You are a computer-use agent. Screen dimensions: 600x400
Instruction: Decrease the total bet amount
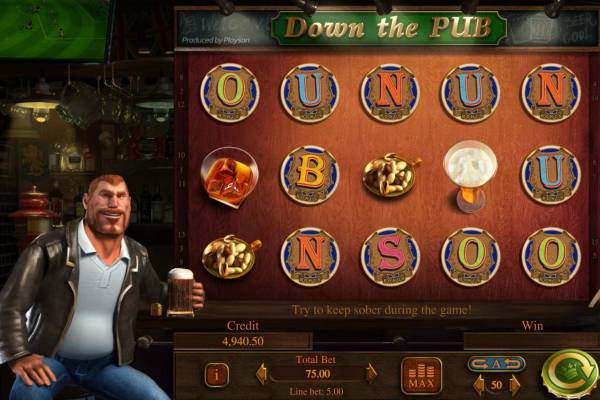click(x=261, y=374)
